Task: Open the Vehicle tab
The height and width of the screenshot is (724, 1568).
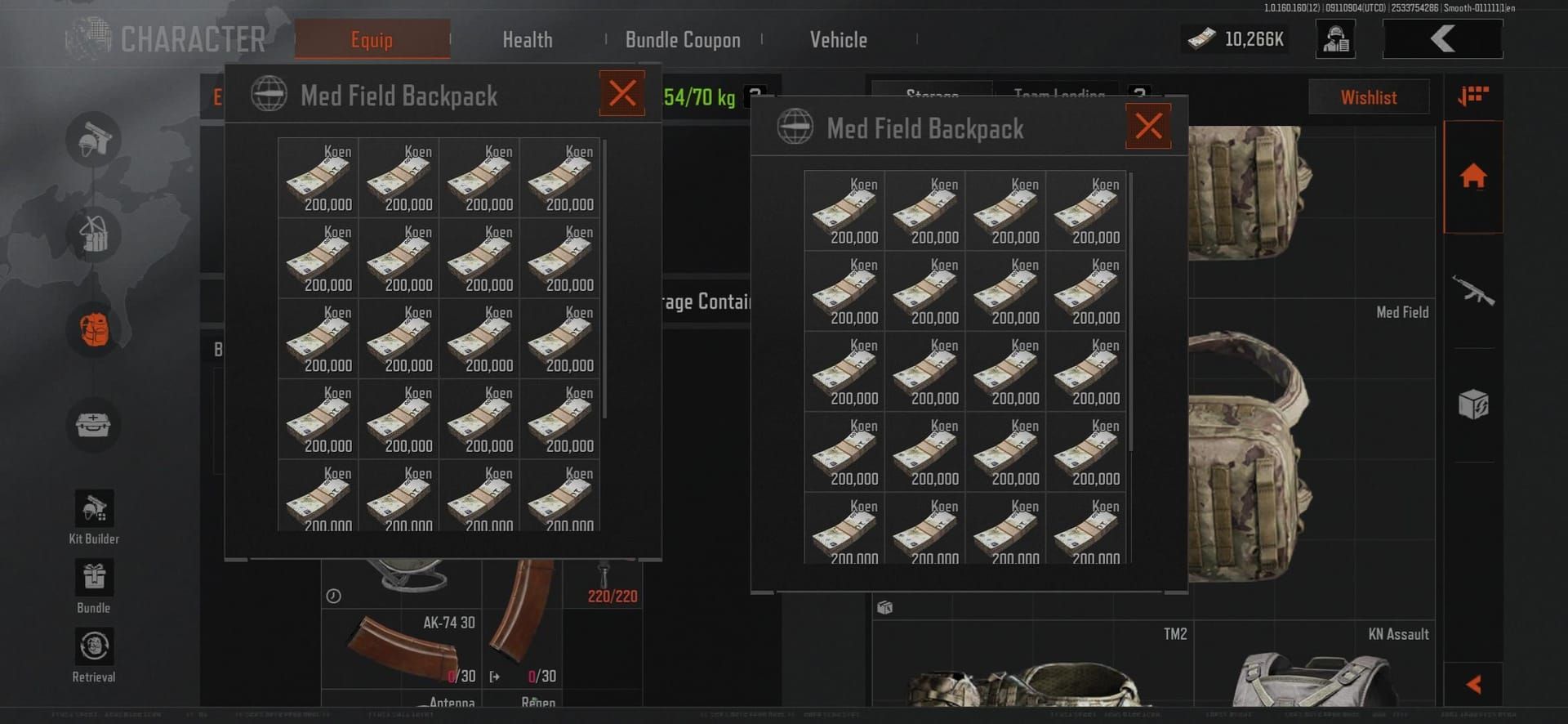Action: click(838, 39)
